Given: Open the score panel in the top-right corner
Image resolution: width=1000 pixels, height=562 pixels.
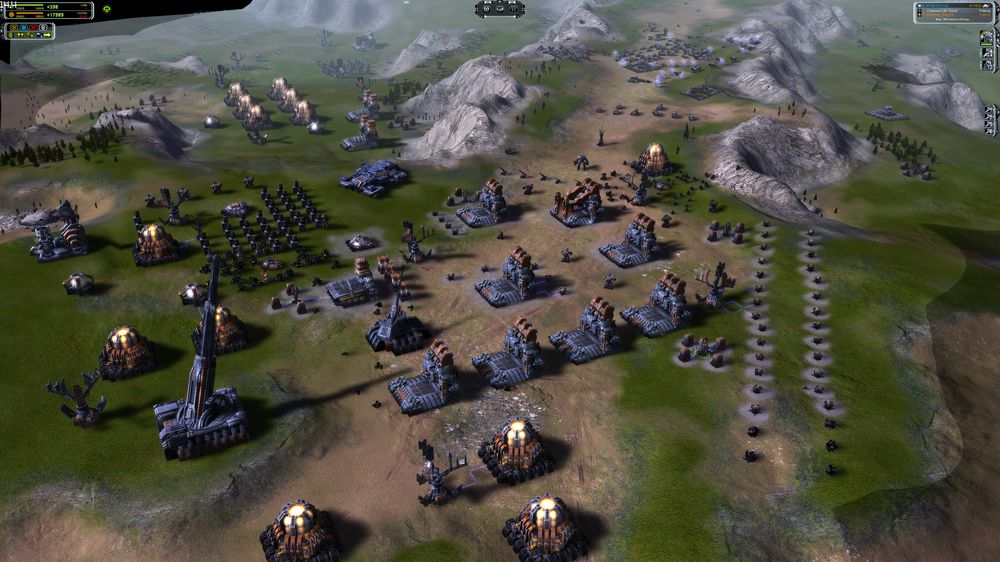Looking at the screenshot, I should (954, 12).
